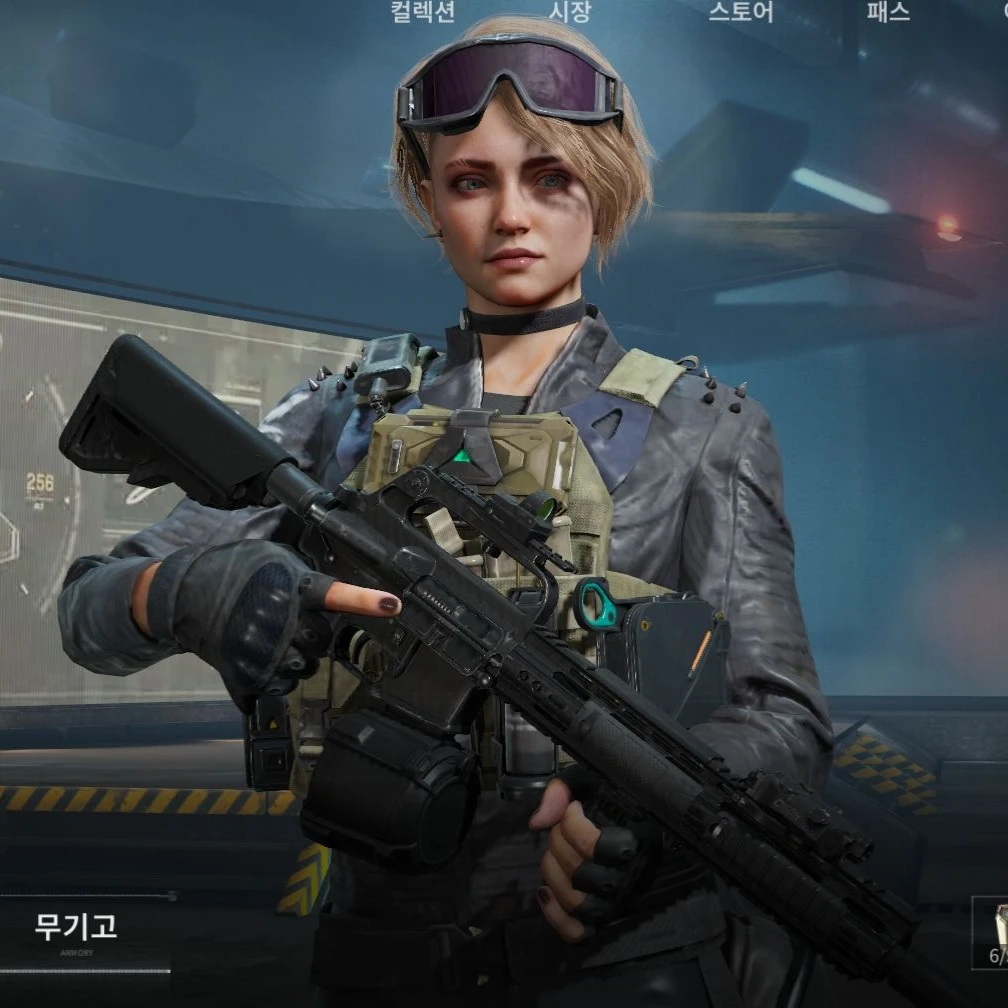Switch to the 시장 (Market) tab
1008x1008 pixels.
570,12
